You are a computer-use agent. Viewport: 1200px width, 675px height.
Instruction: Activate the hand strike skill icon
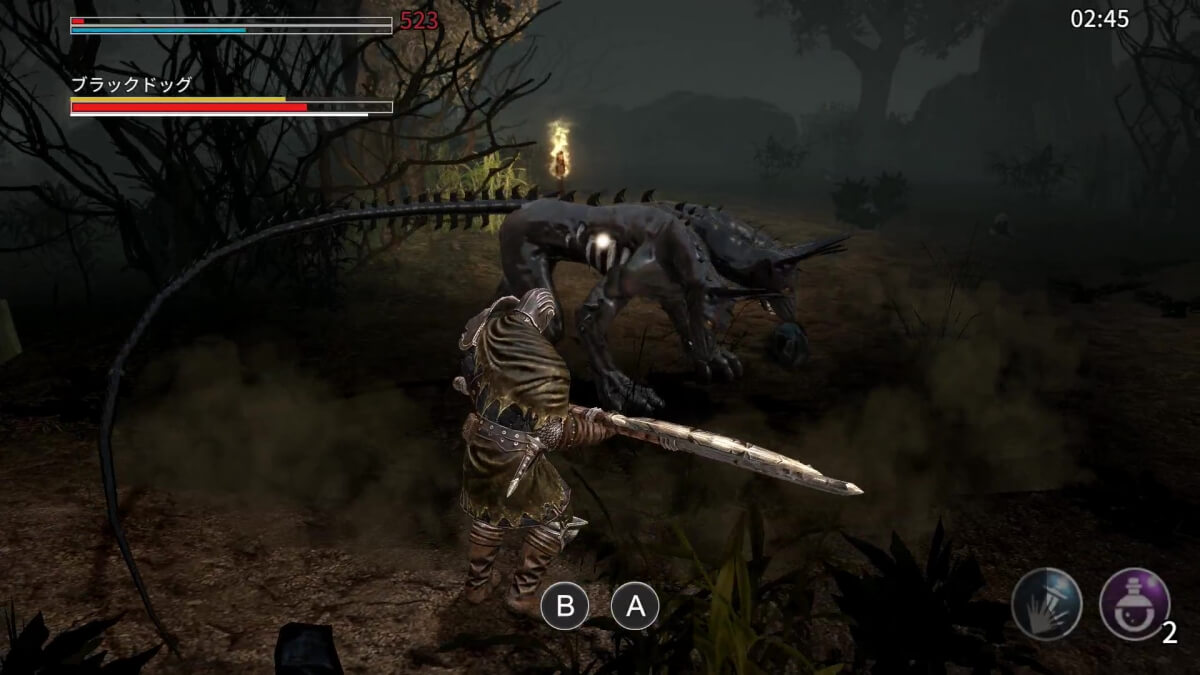pyautogui.click(x=1046, y=604)
